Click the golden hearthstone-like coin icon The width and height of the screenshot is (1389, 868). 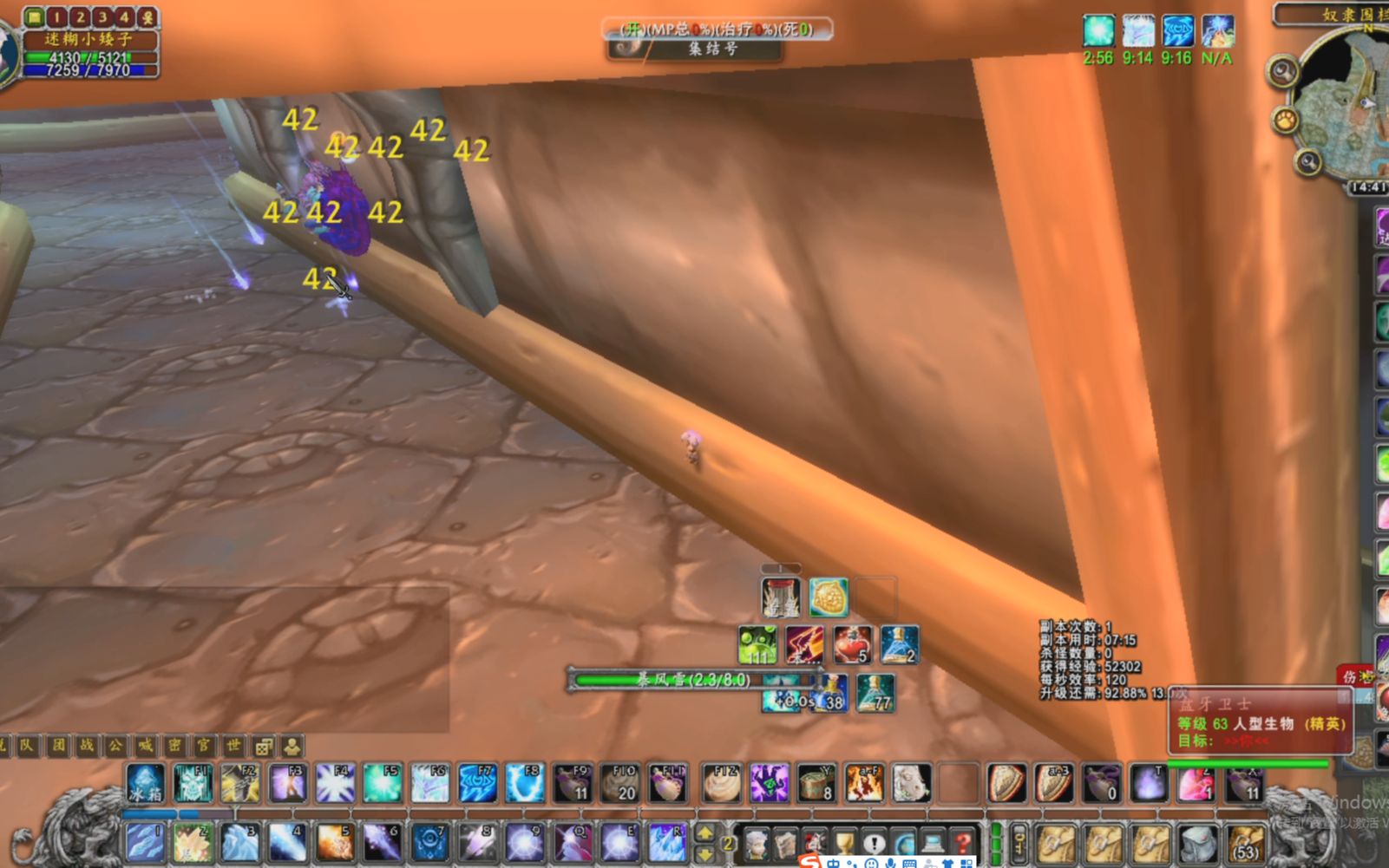(829, 597)
